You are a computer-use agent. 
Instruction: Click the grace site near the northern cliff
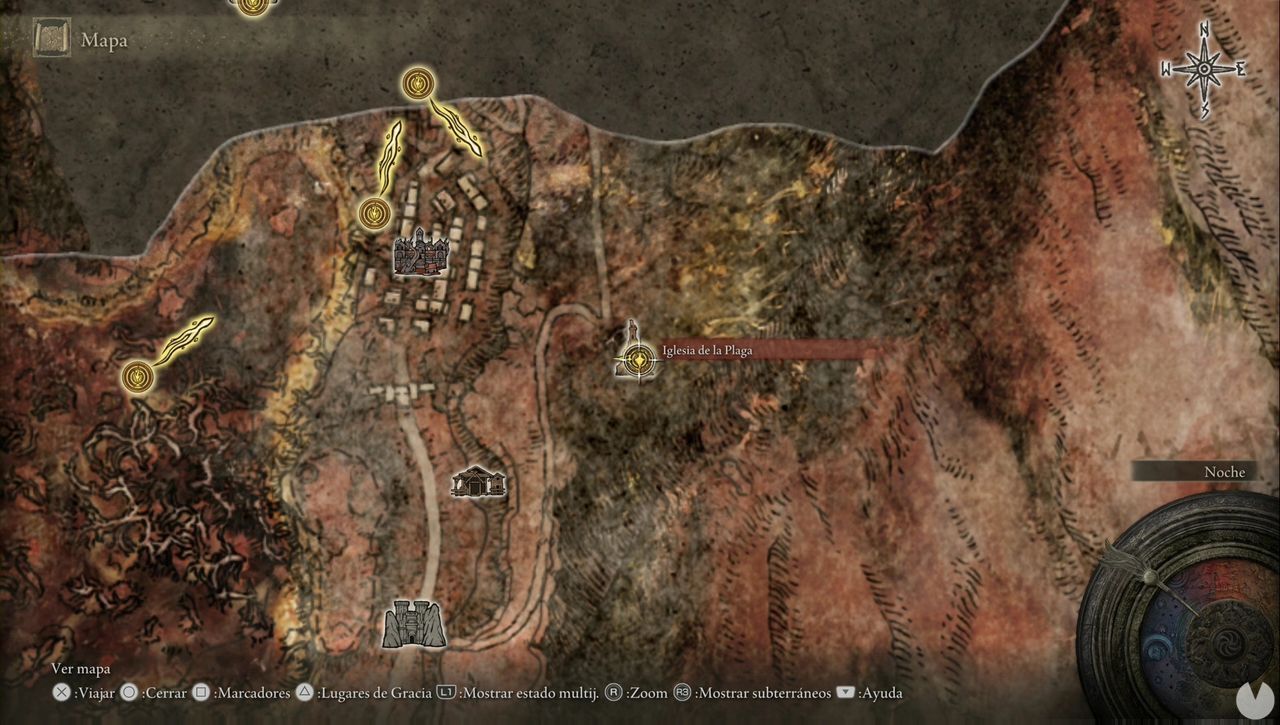(417, 83)
